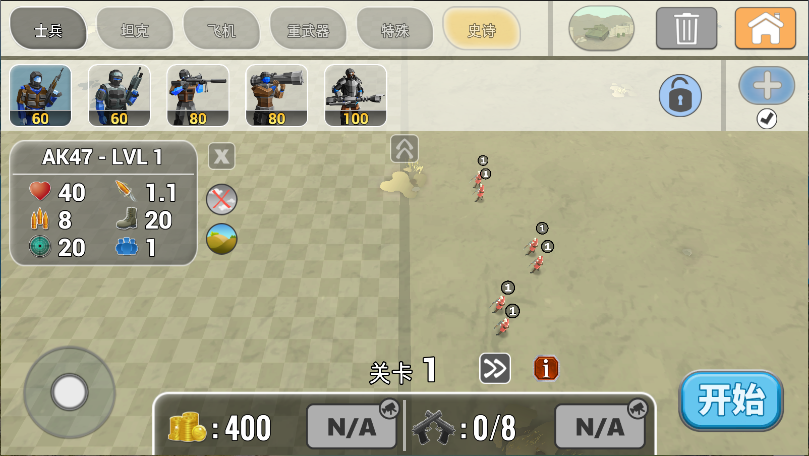Select the AK47 rifleman unit card
The height and width of the screenshot is (456, 809).
[x=40, y=96]
